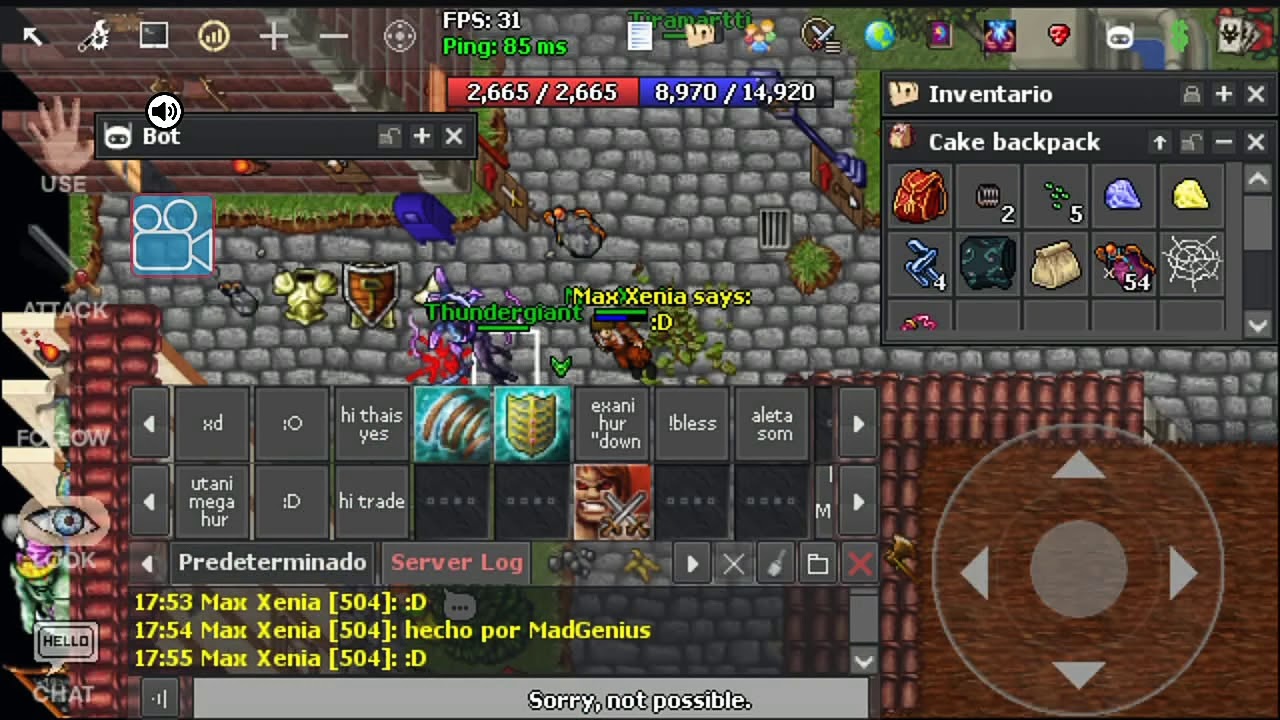The height and width of the screenshot is (720, 1280).
Task: Open the chat text input bar
Action: [530, 699]
